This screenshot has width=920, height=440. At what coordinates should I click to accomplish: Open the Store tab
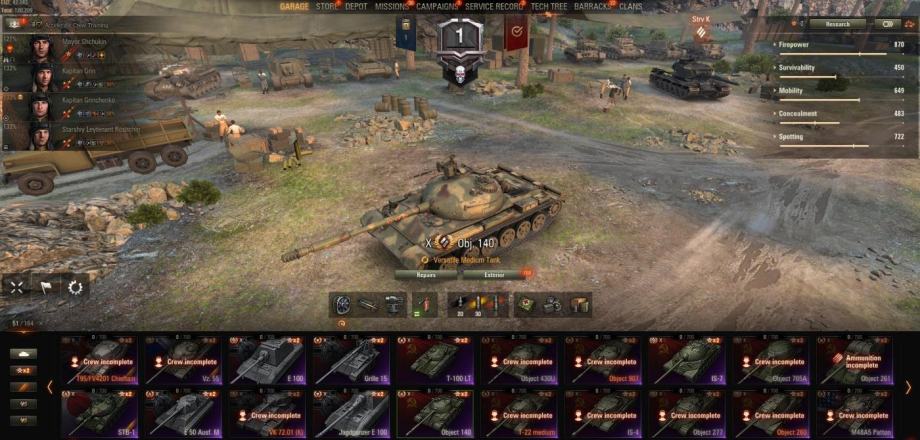(327, 6)
